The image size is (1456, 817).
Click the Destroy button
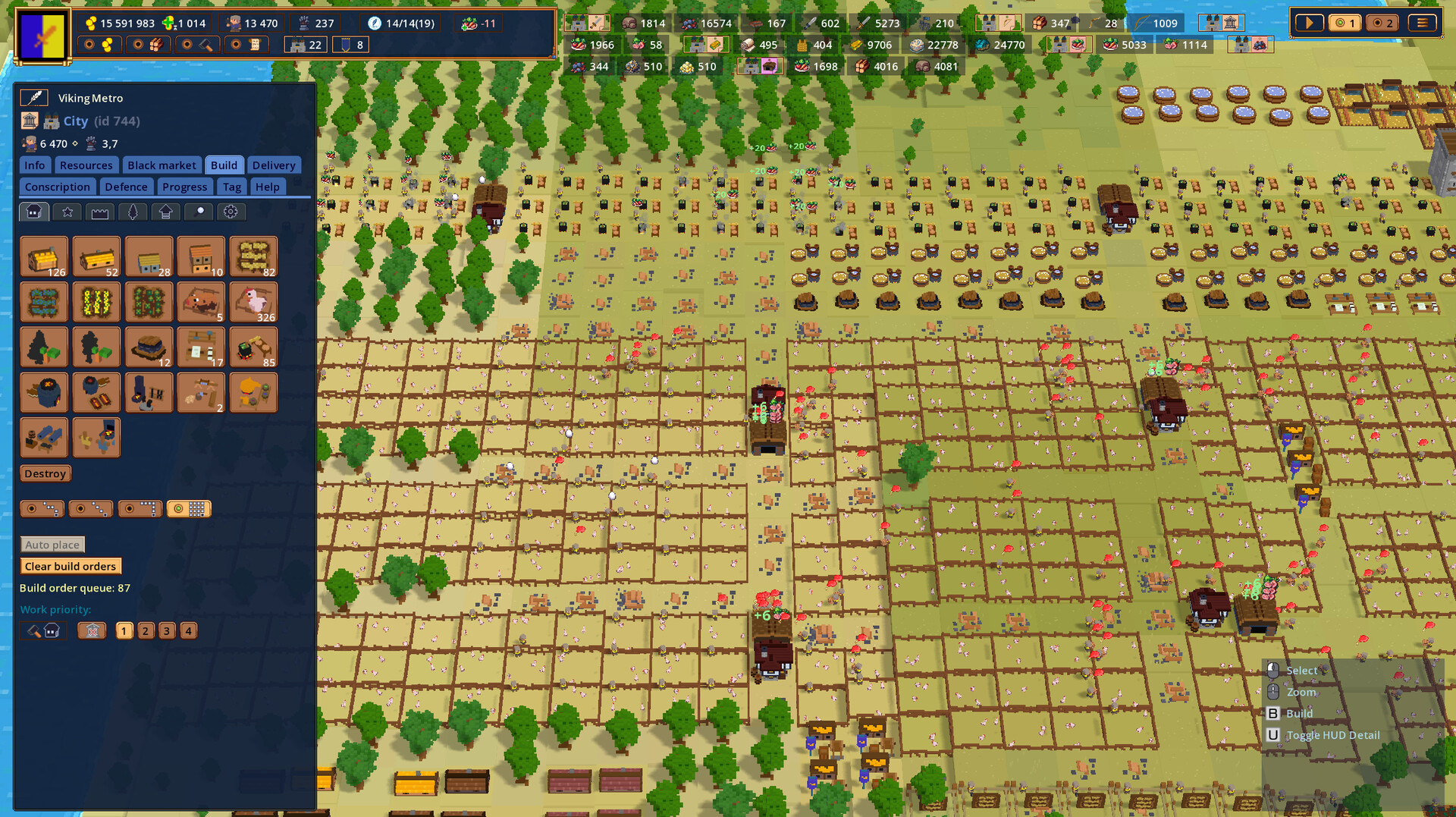(45, 473)
